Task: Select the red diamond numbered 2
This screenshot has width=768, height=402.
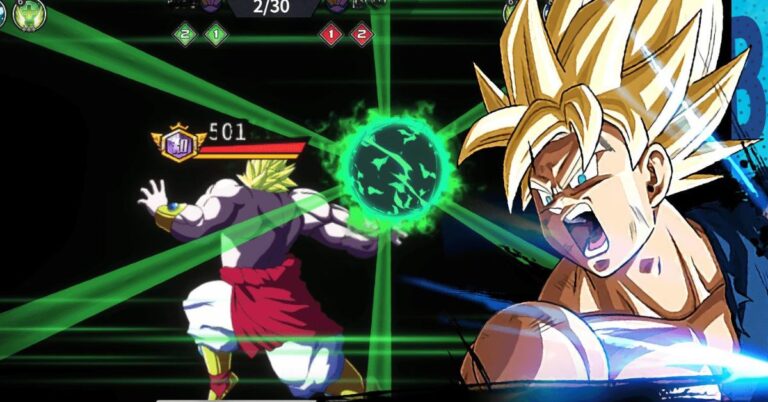Action: pyautogui.click(x=361, y=34)
